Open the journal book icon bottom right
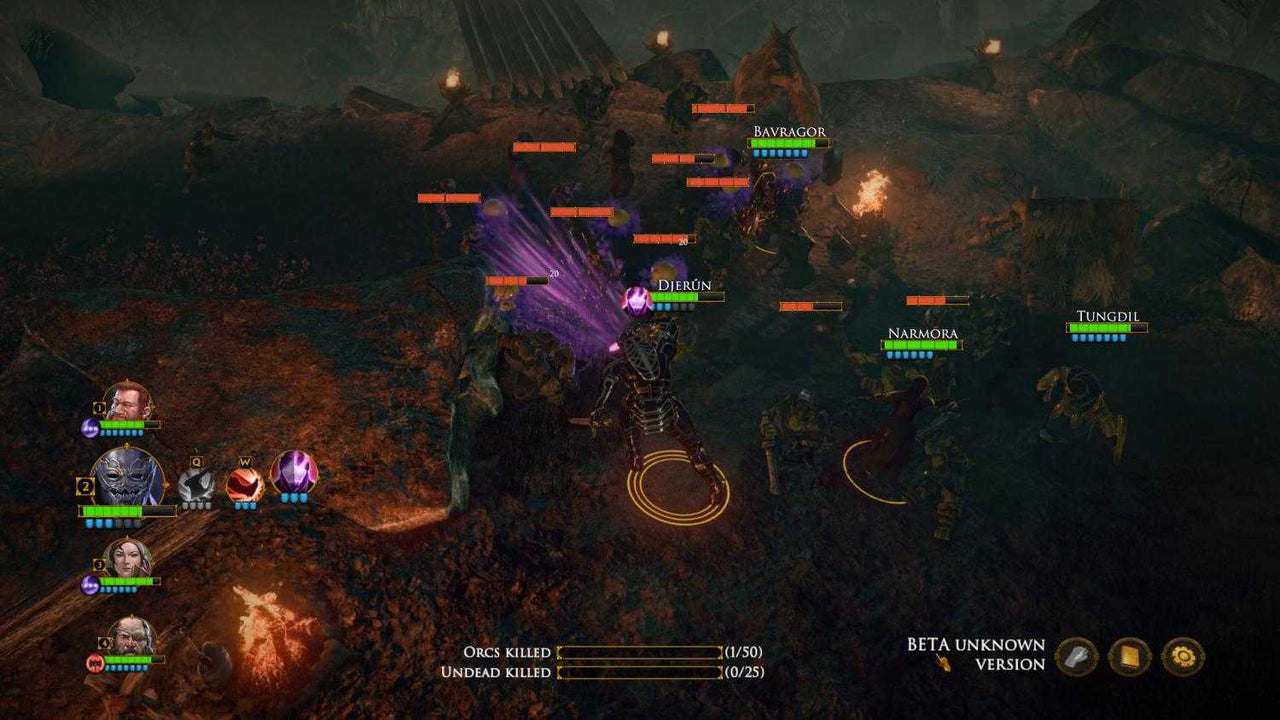 coord(1130,655)
